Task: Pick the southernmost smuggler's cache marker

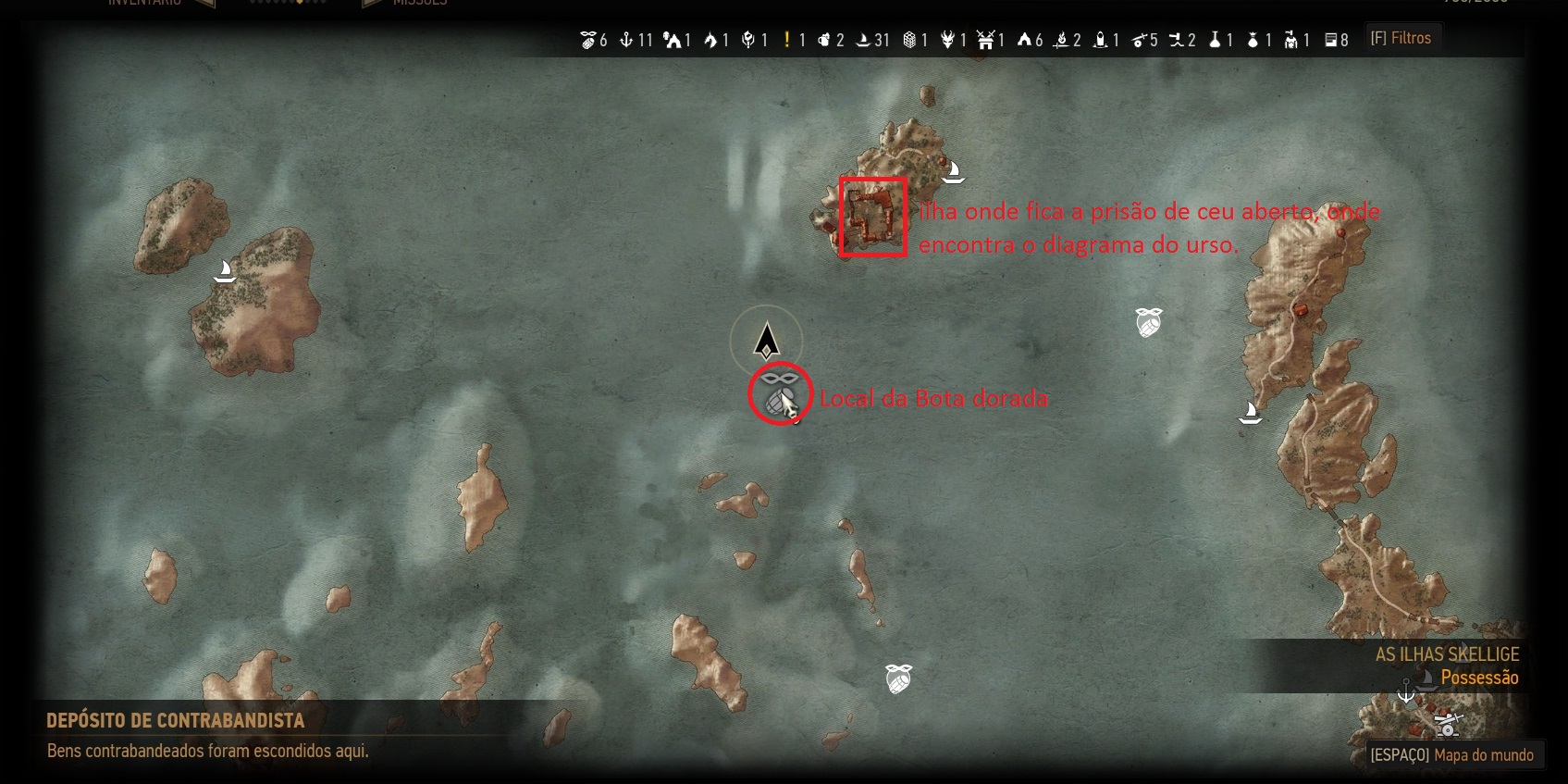Action: (x=898, y=678)
